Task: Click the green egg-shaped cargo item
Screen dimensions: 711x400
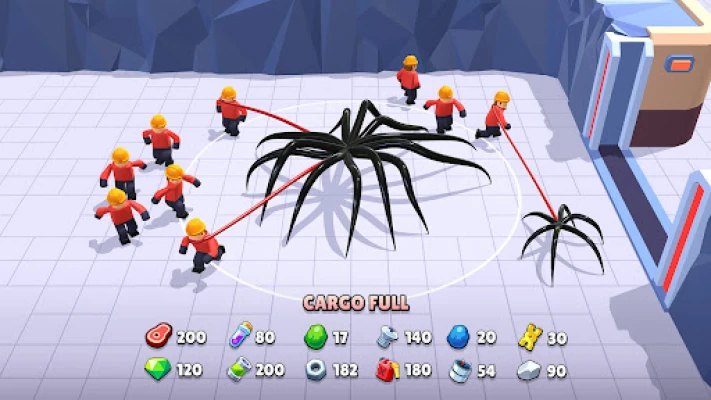Action: coord(315,337)
